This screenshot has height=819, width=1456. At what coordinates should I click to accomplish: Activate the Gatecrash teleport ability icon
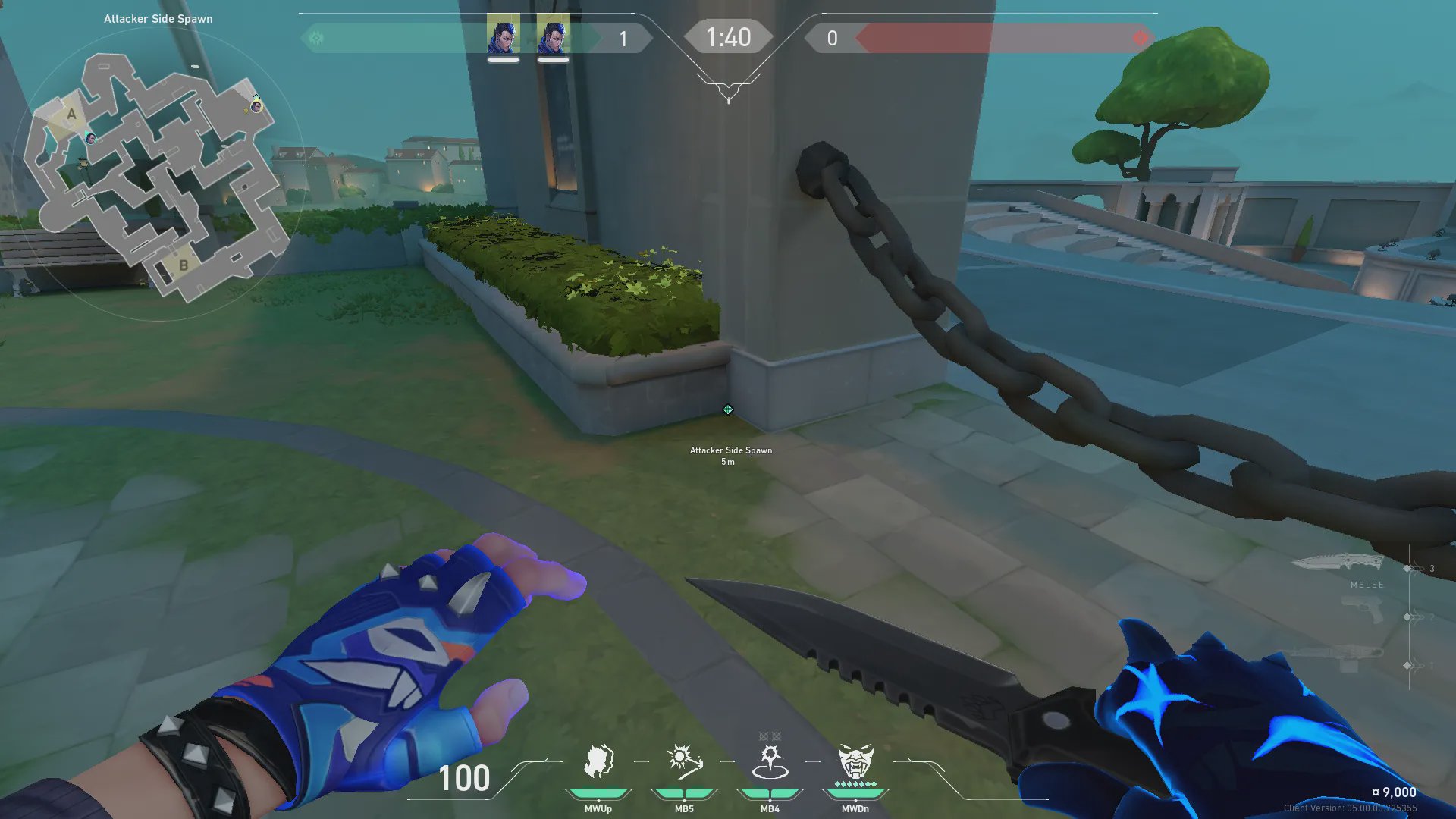point(770,762)
